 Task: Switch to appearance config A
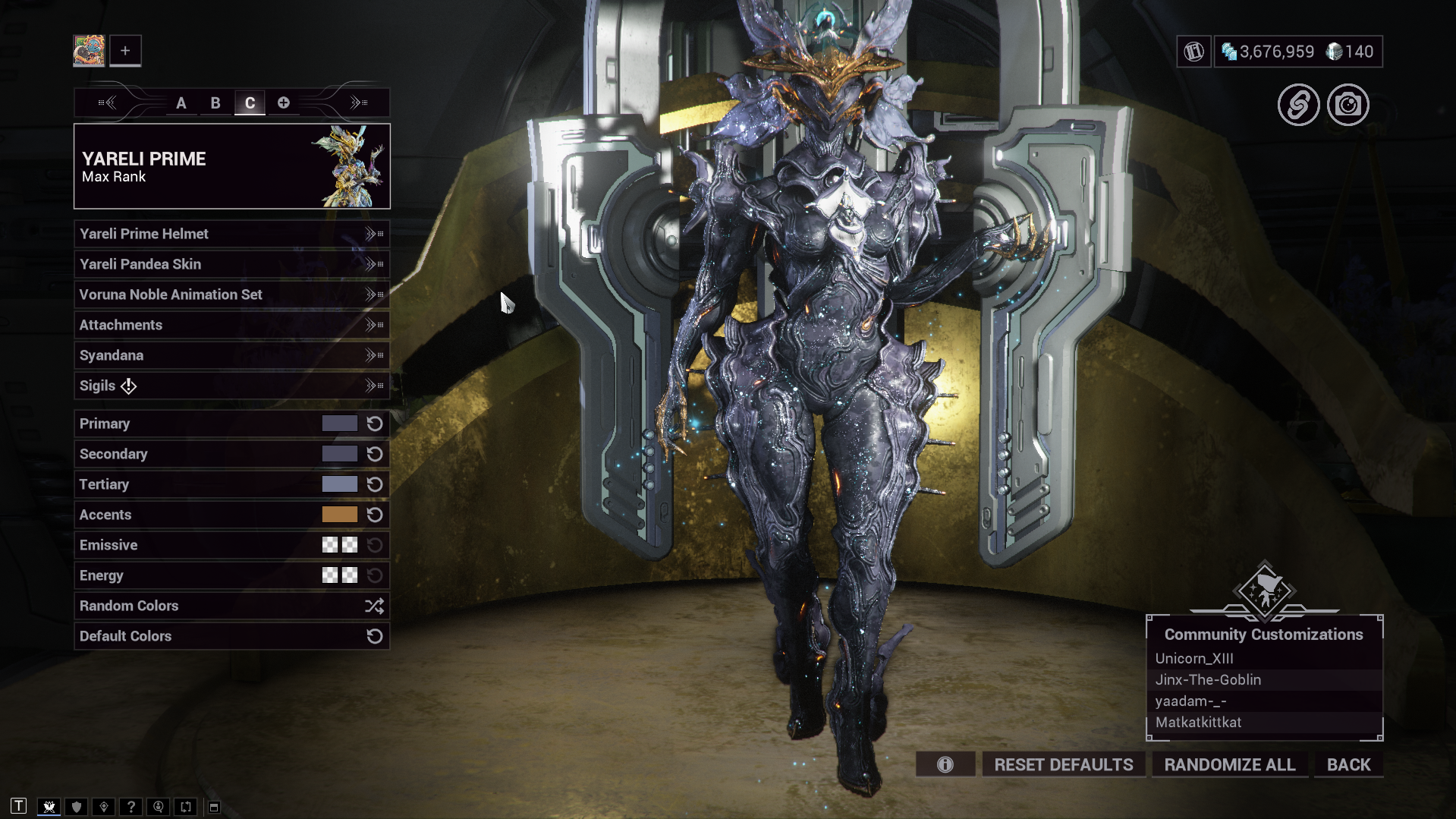tap(181, 102)
